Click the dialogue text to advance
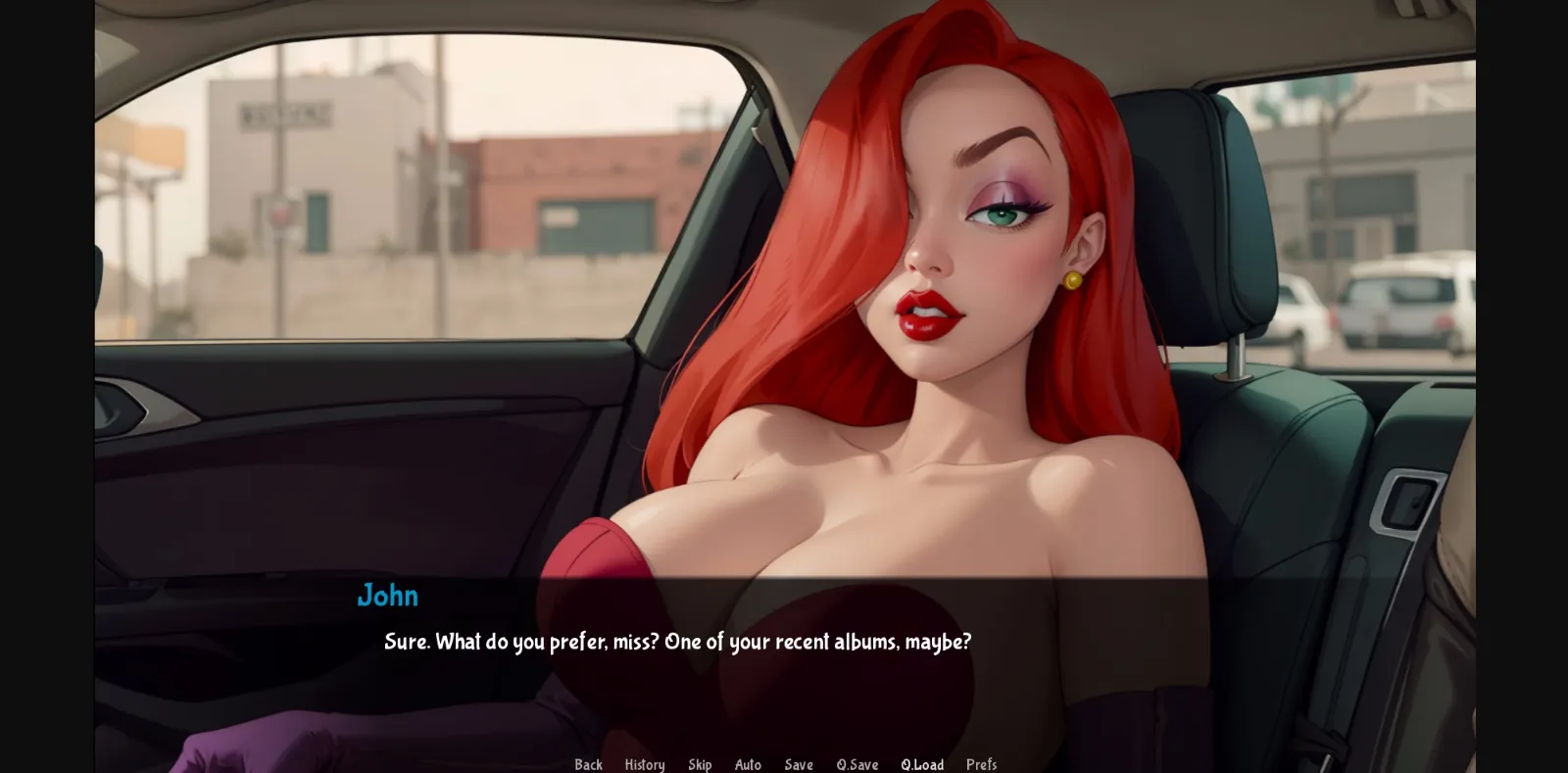 tap(676, 643)
